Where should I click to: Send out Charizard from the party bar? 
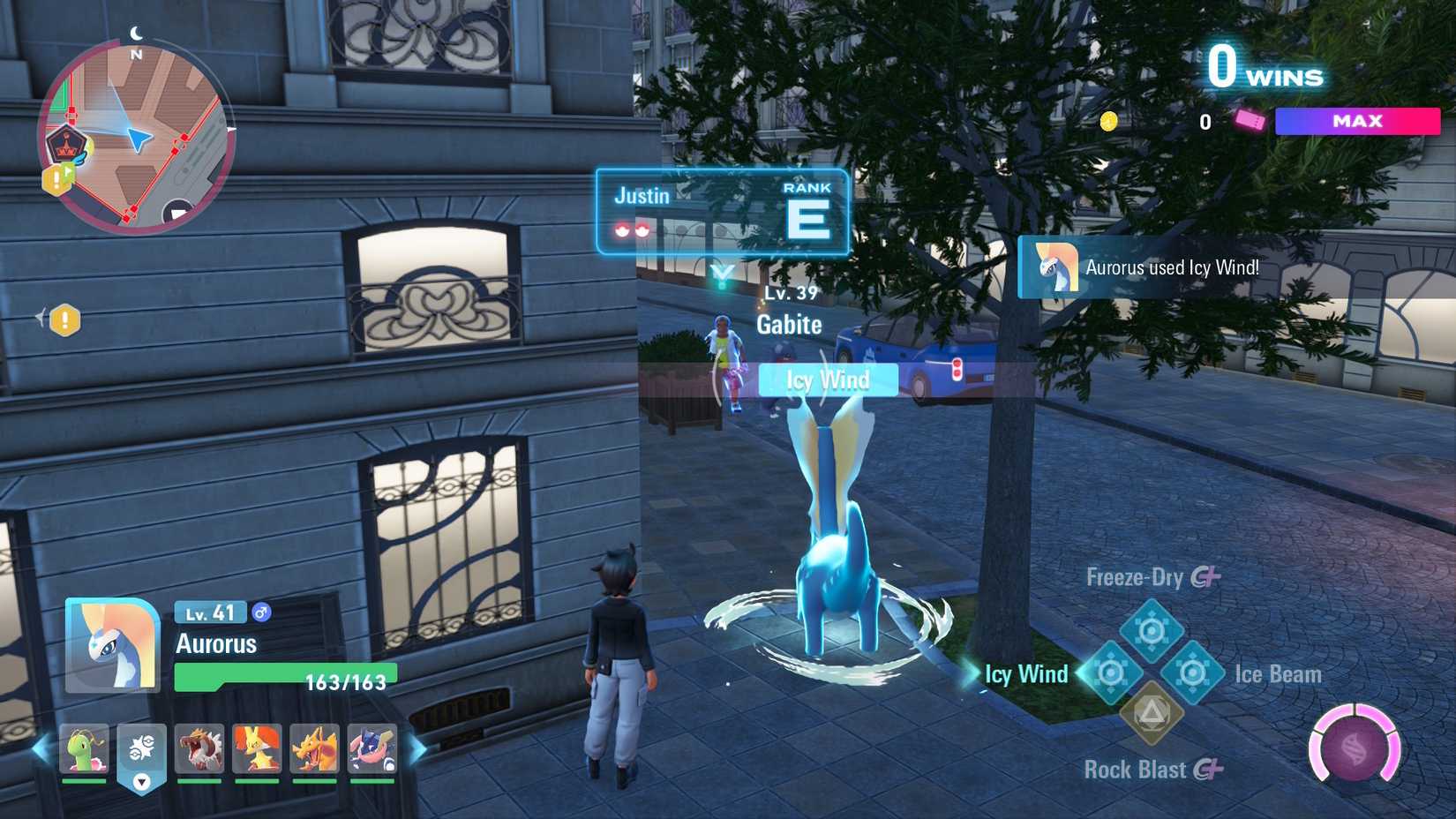(314, 749)
